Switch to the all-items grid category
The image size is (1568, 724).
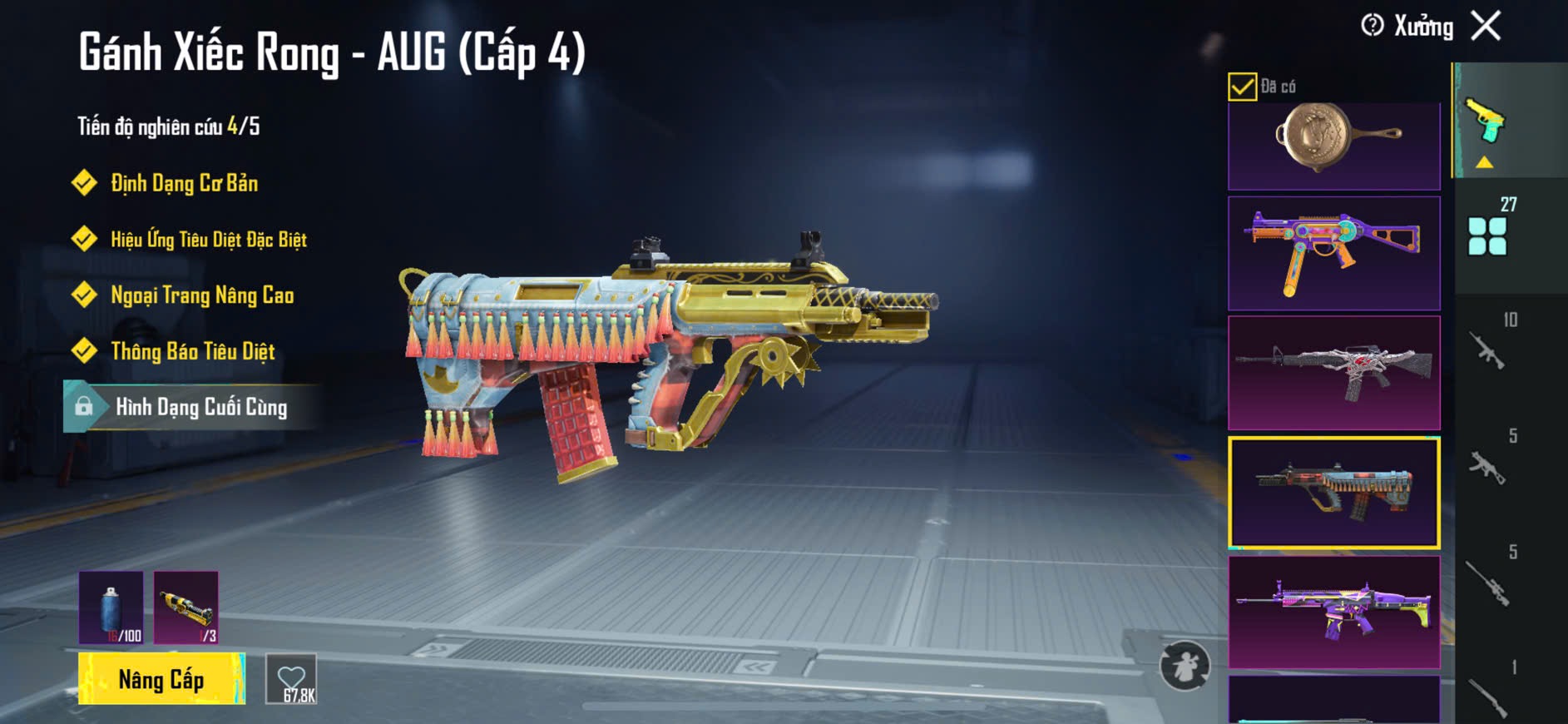click(x=1489, y=234)
